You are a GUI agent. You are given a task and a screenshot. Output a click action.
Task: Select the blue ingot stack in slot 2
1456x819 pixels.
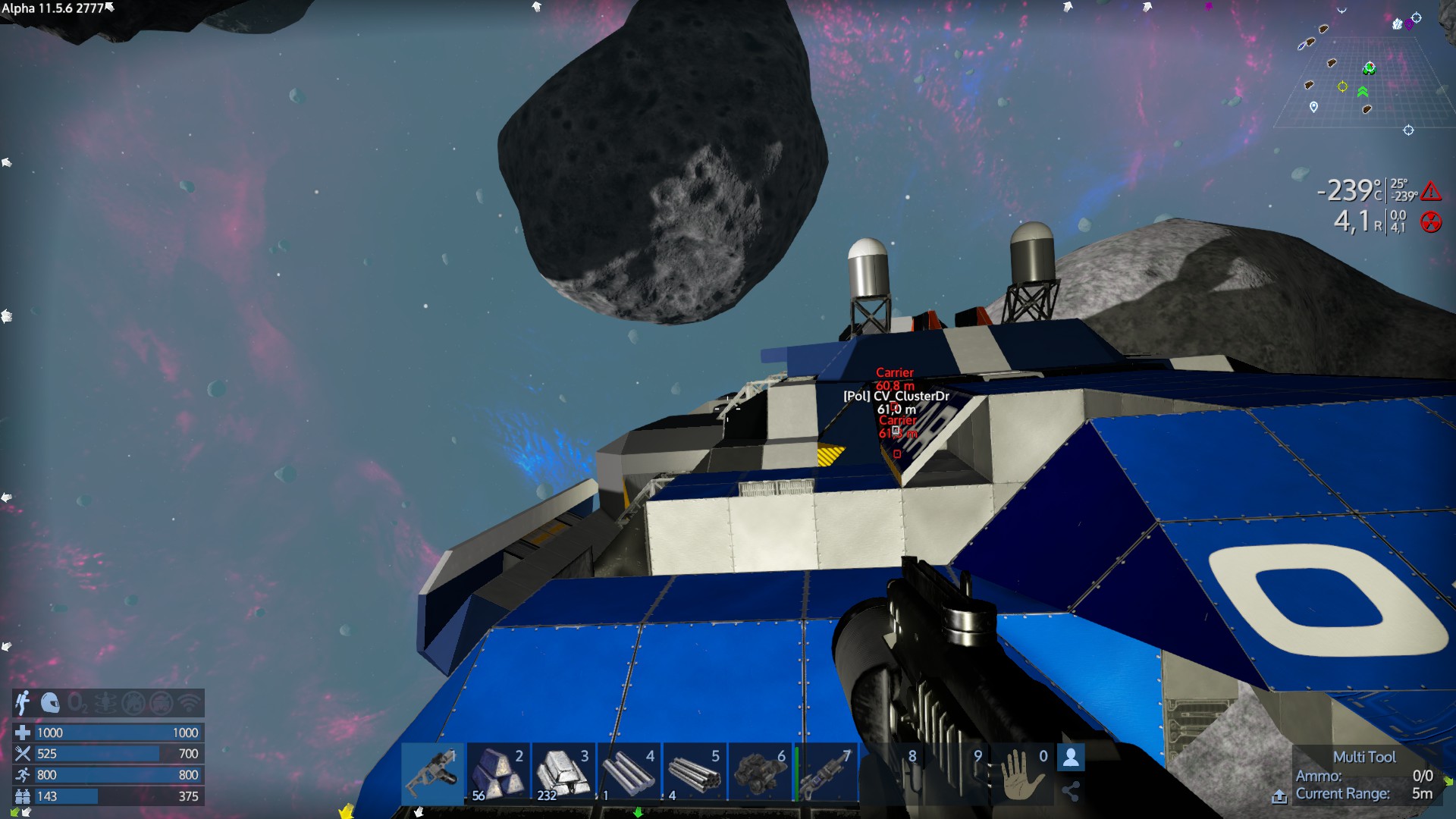(497, 772)
